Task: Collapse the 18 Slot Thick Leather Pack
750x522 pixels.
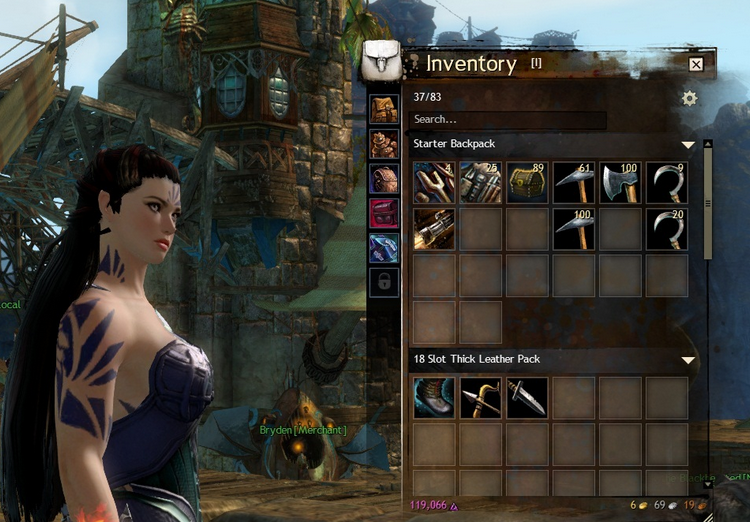Action: [688, 360]
